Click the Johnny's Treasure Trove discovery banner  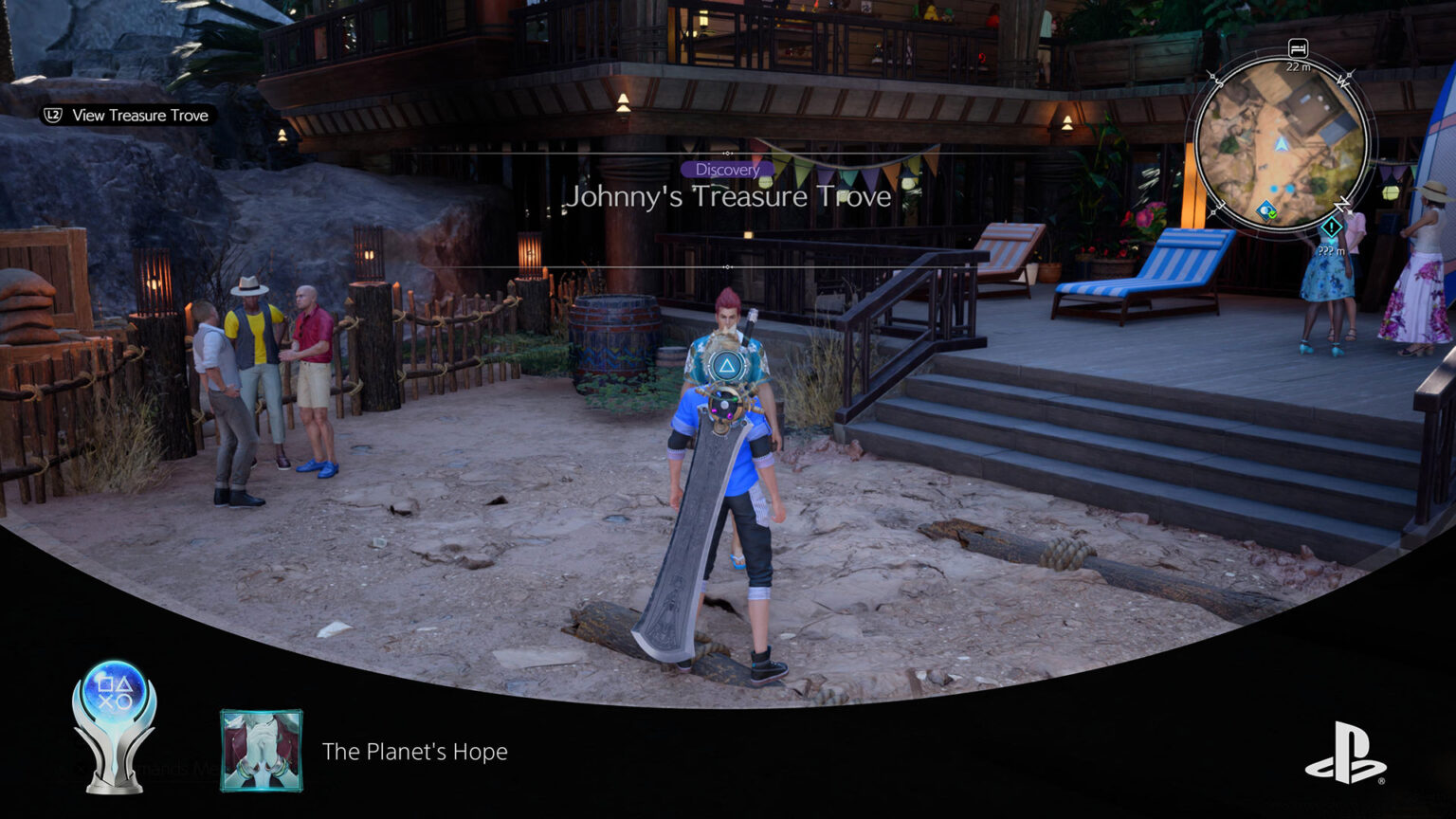728,196
